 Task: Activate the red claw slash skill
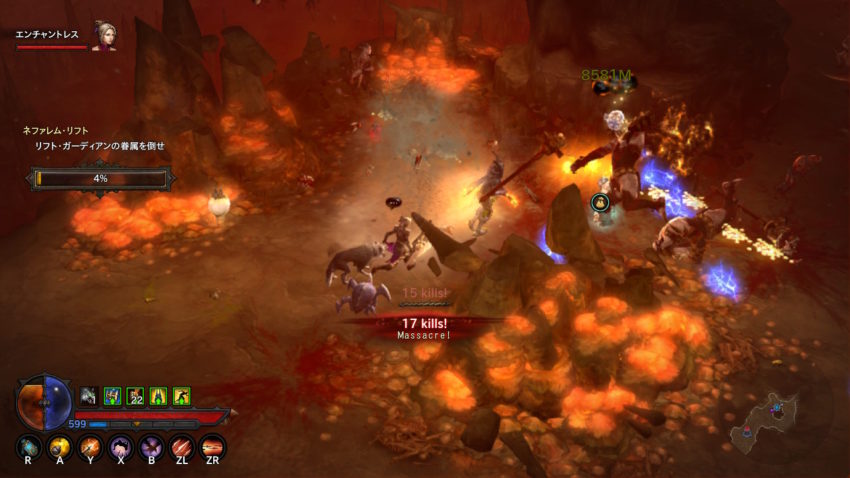182,446
